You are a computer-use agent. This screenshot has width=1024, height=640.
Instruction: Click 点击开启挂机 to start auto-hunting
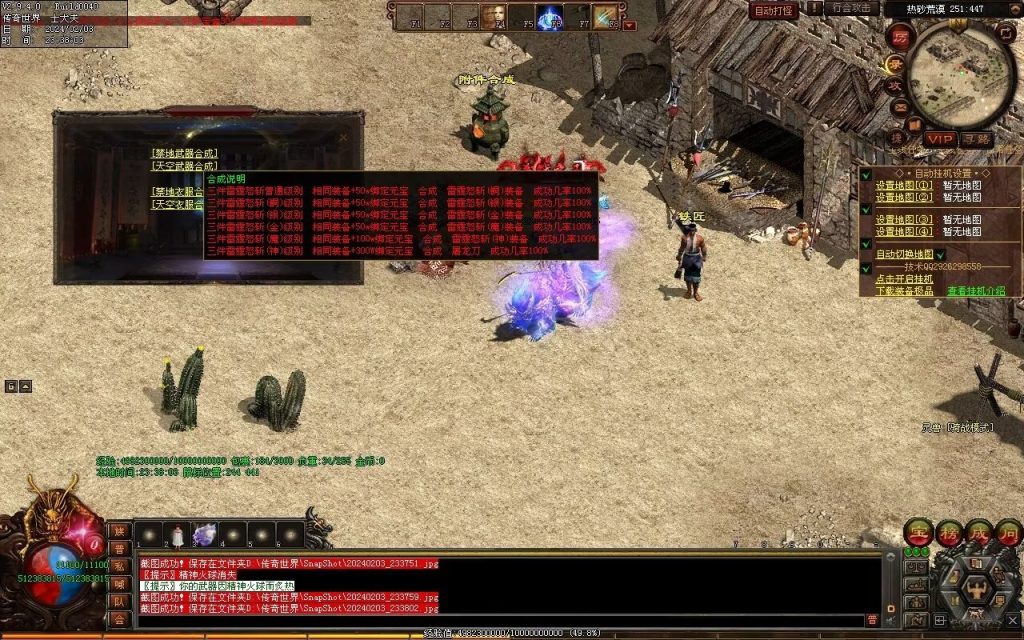tap(904, 279)
